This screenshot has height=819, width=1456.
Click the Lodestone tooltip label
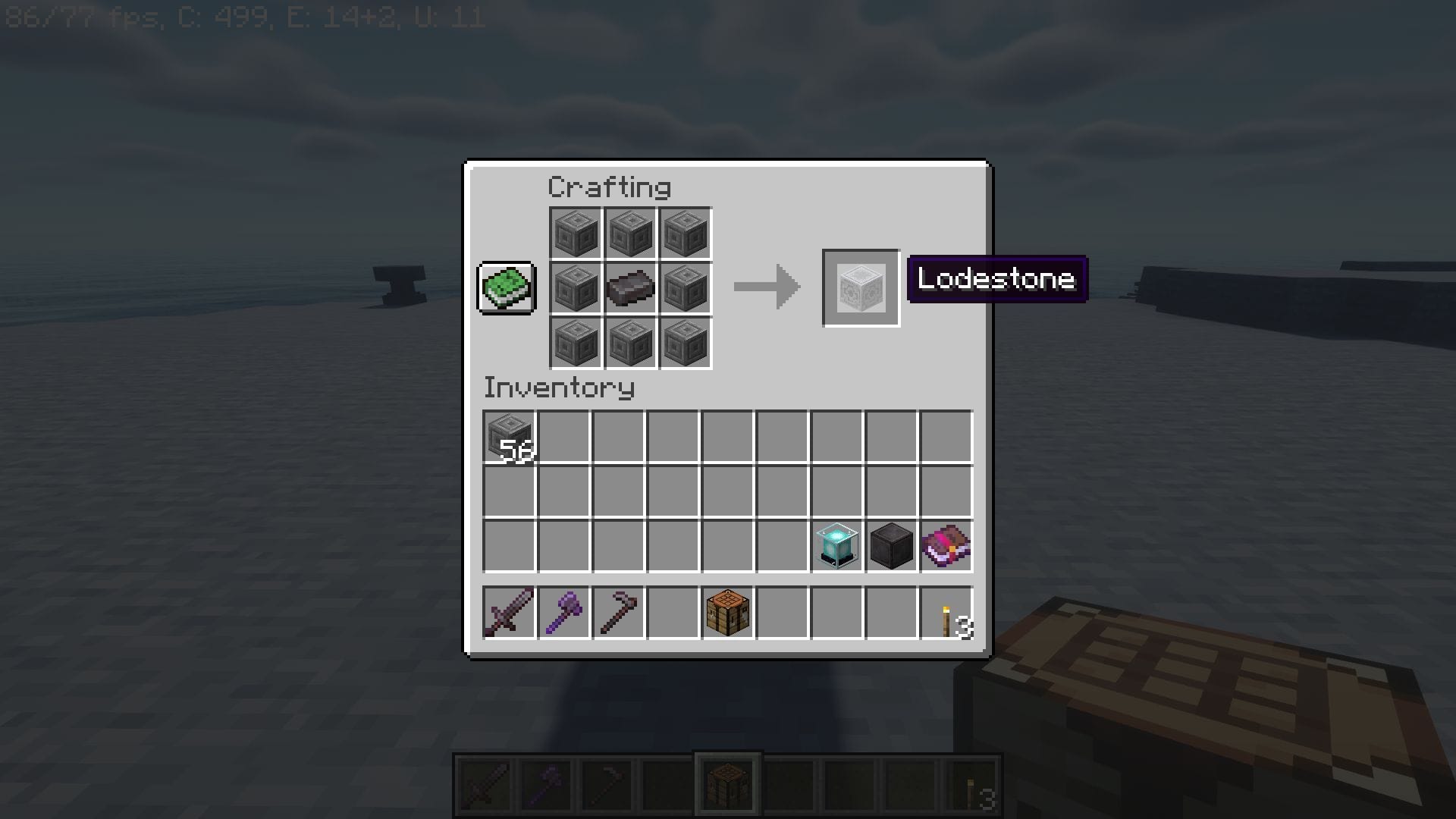996,280
